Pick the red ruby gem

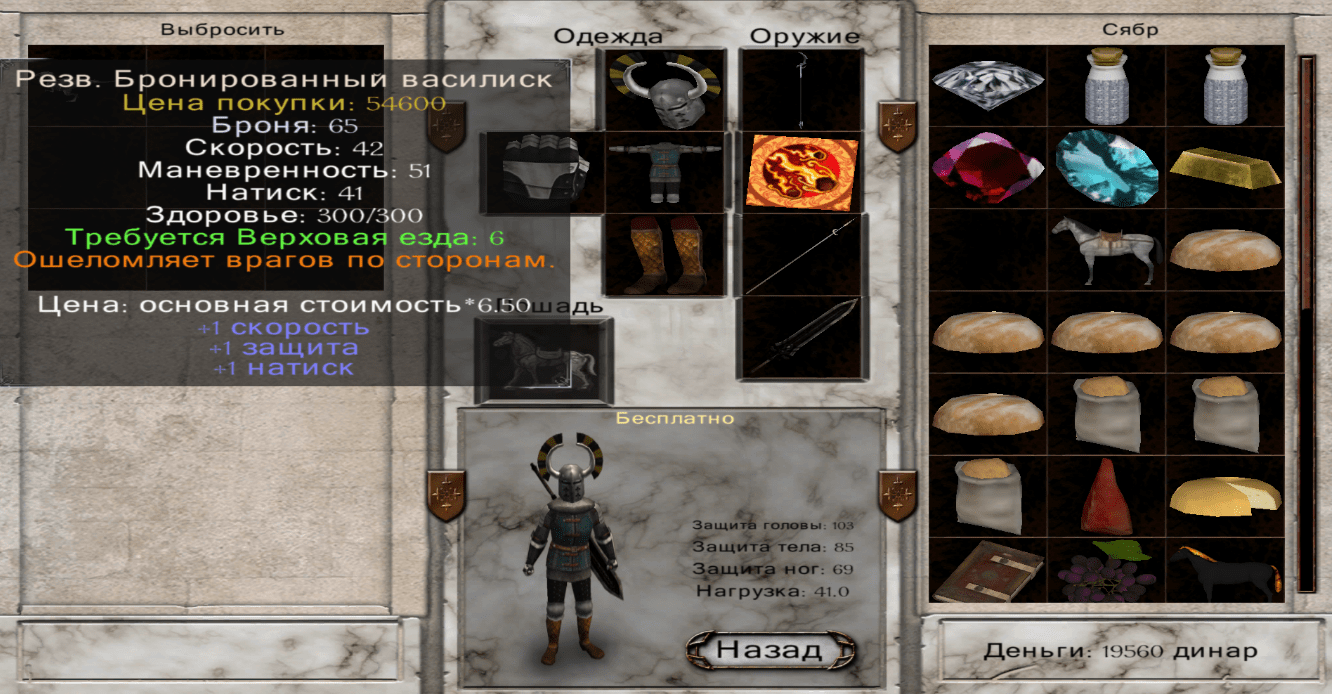tap(988, 168)
